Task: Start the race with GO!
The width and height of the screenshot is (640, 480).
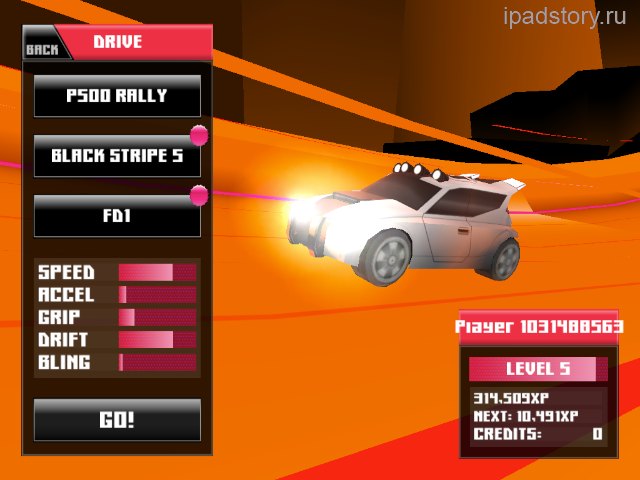Action: pyautogui.click(x=117, y=420)
